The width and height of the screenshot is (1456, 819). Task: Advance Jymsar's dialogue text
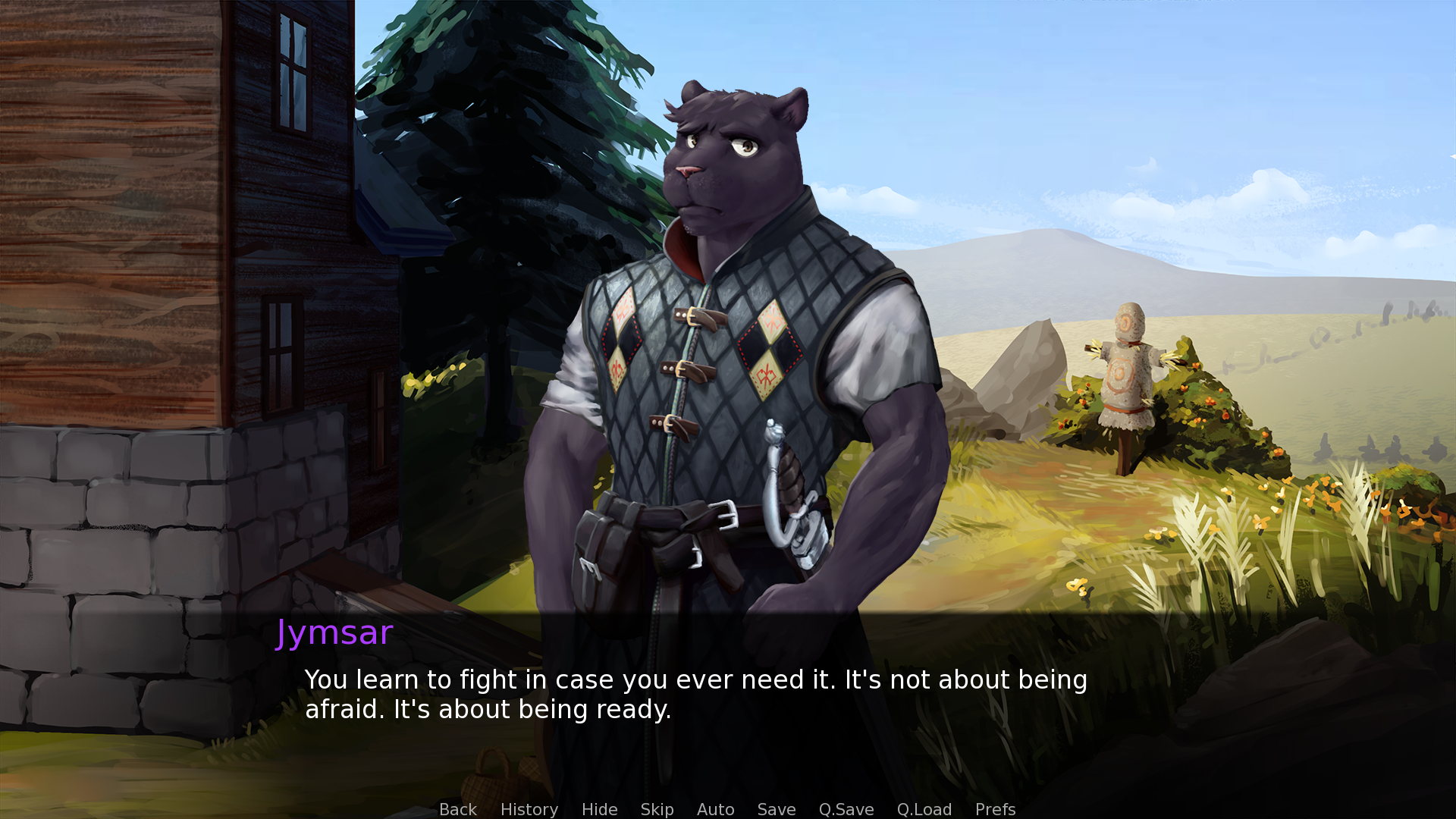(x=695, y=694)
